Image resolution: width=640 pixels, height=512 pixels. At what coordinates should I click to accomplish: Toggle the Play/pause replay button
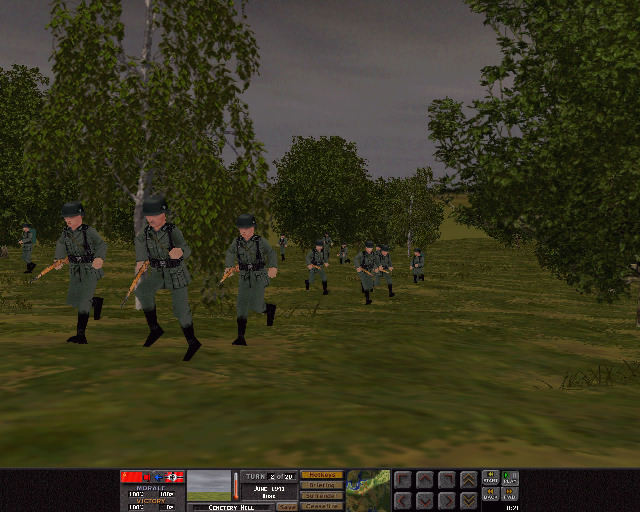[511, 478]
